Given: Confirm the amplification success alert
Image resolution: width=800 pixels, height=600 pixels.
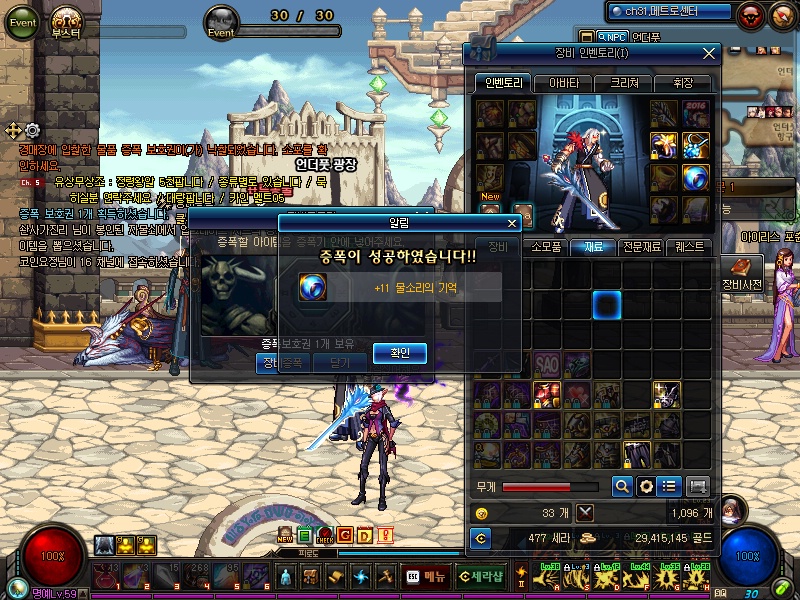Looking at the screenshot, I should pyautogui.click(x=400, y=352).
